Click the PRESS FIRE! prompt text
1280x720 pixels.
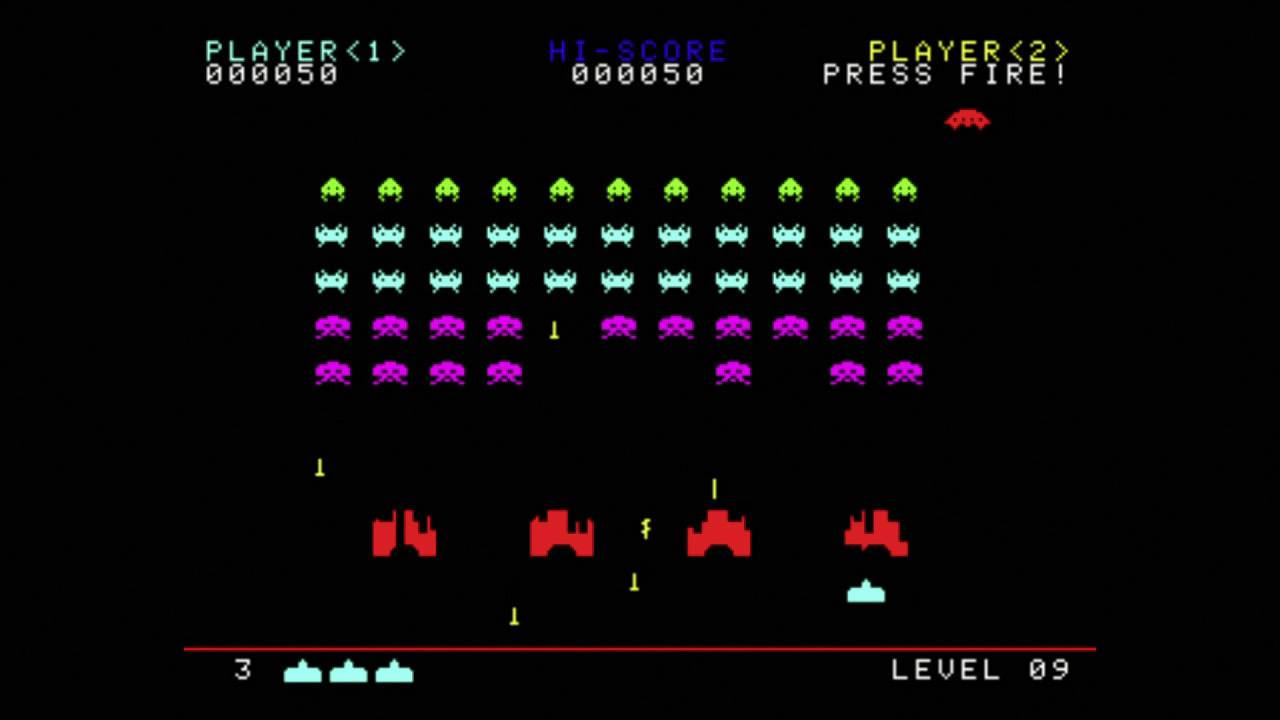[x=944, y=75]
